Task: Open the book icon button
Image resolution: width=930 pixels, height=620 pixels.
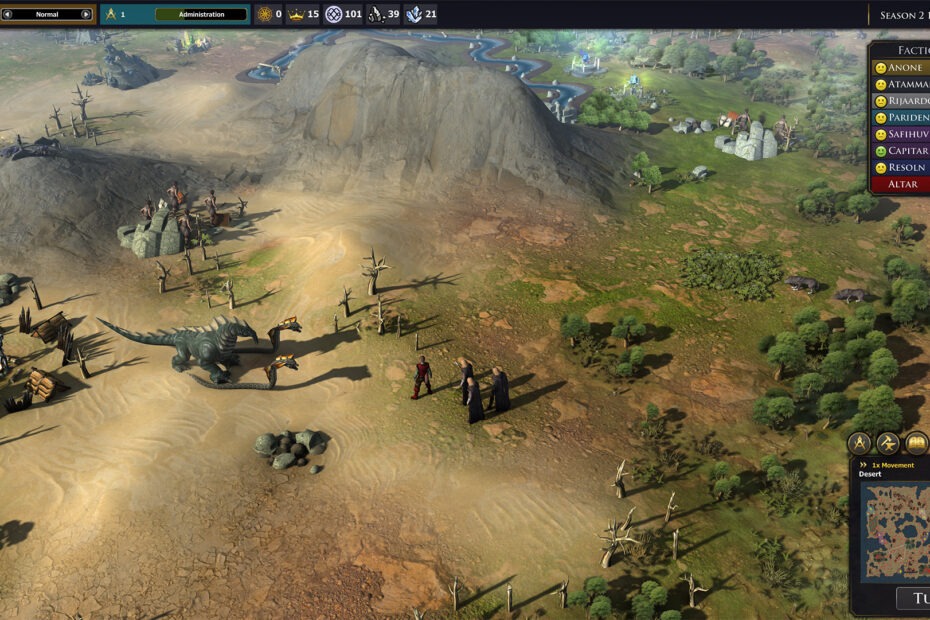Action: [916, 443]
